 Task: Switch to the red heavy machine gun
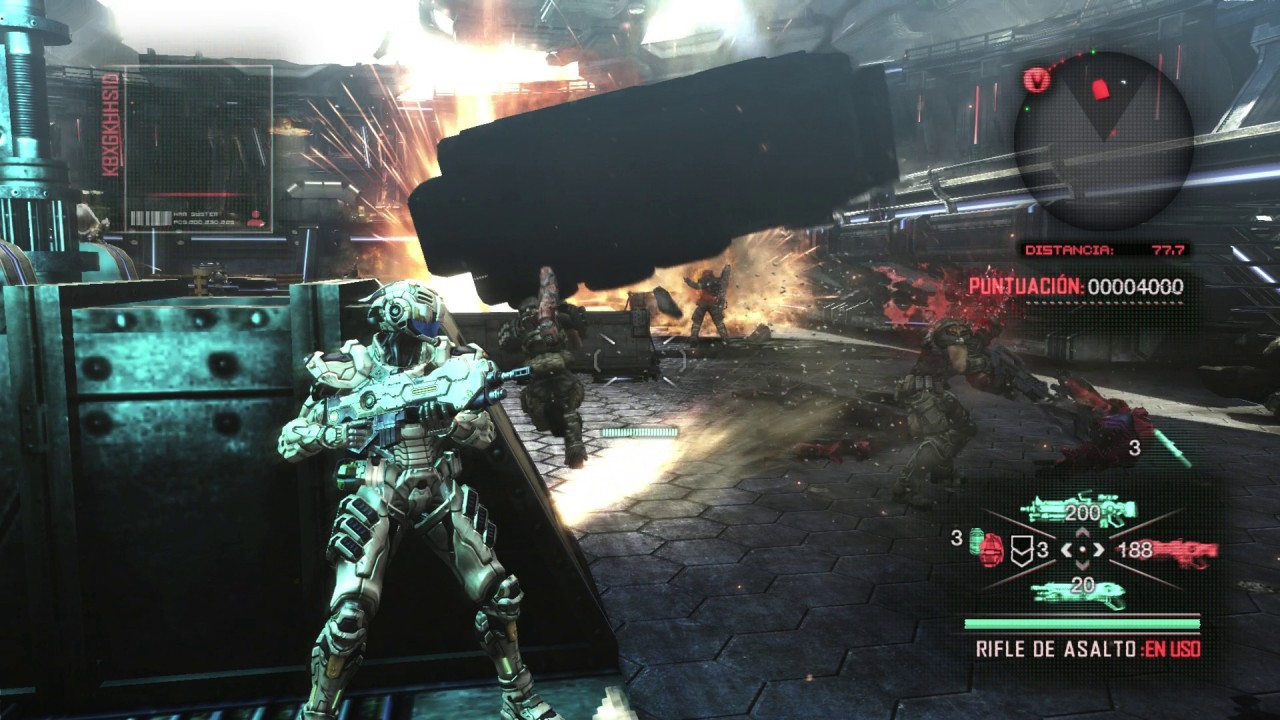point(1180,550)
